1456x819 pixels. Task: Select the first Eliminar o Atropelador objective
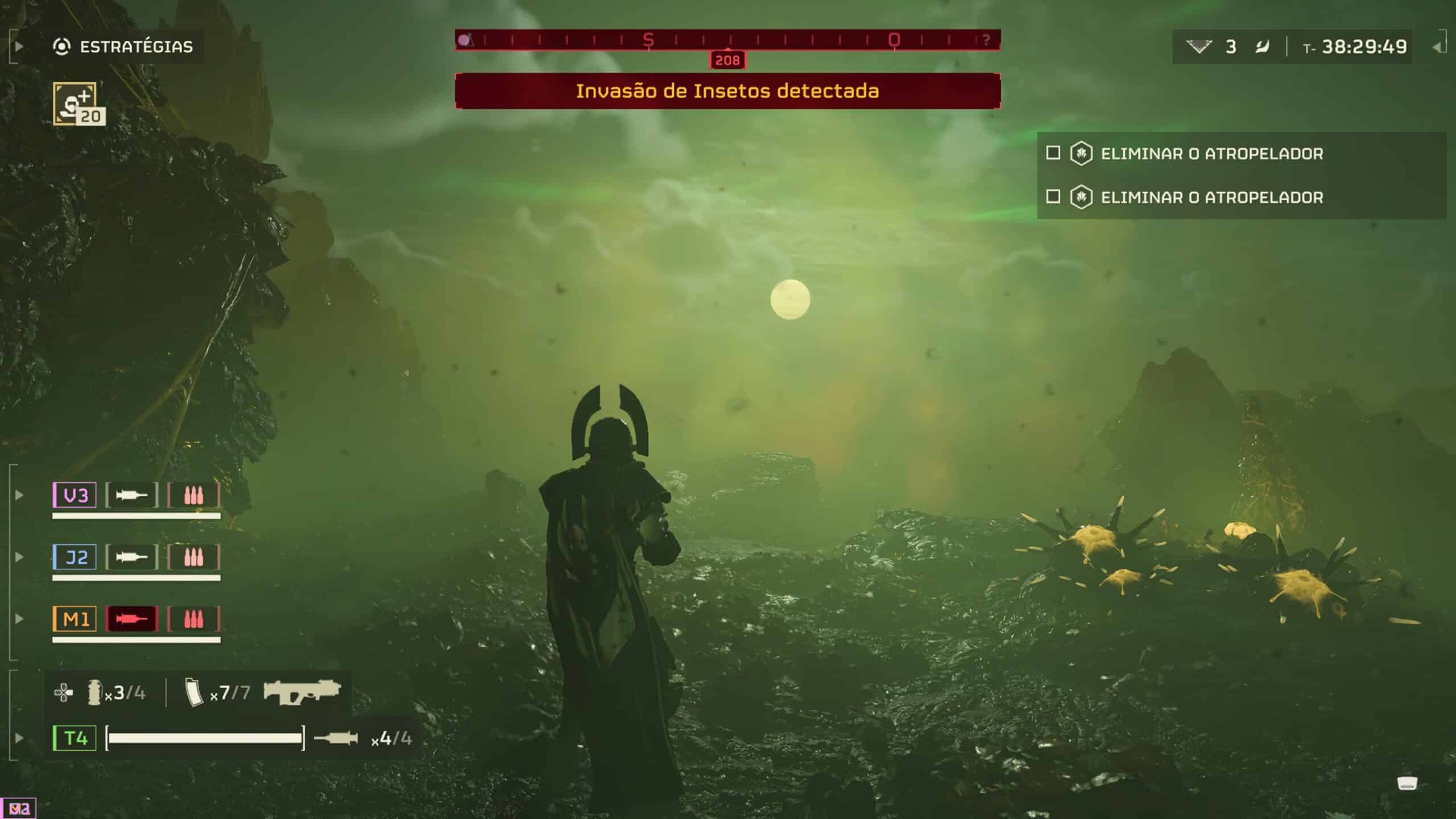(x=1211, y=154)
